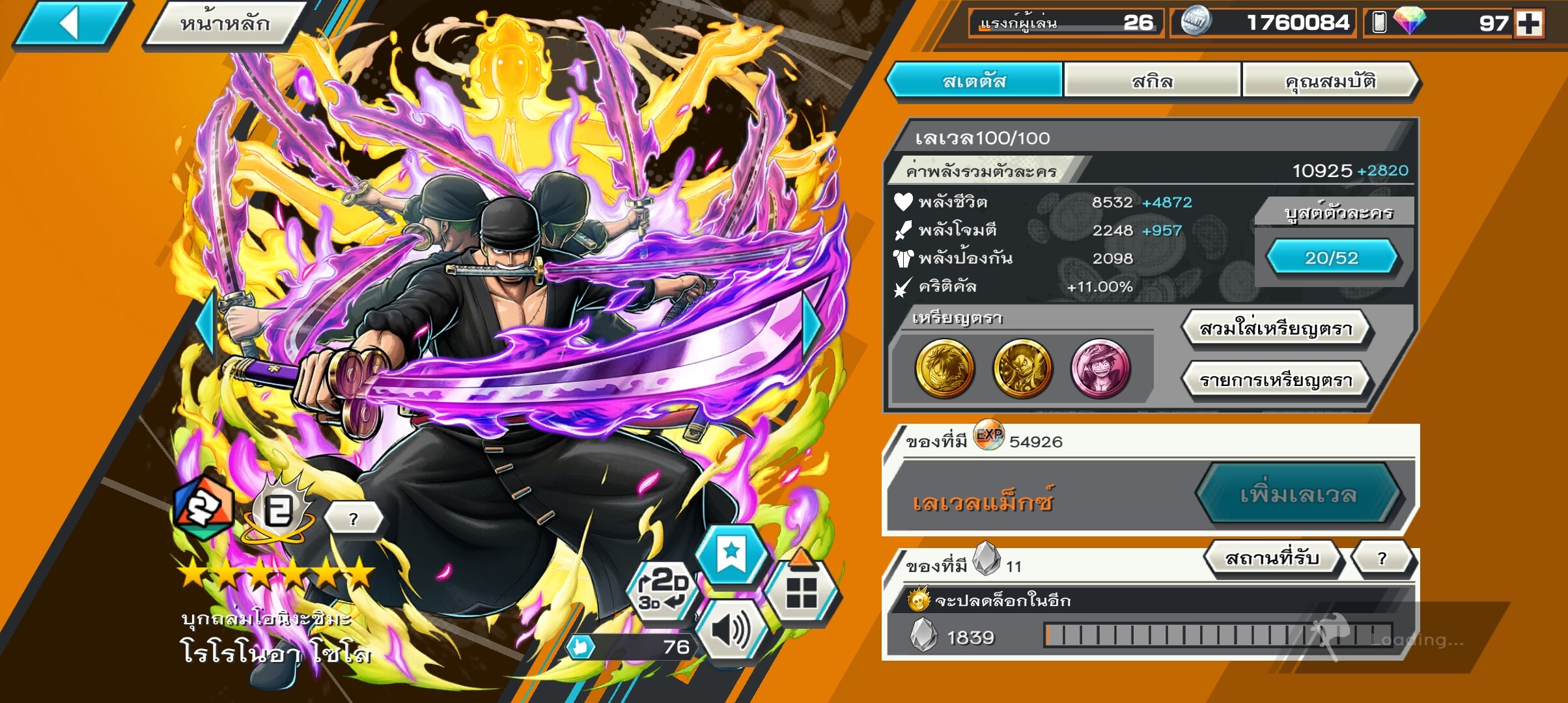
Task: Open character boost 20/52 button
Action: pyautogui.click(x=1332, y=258)
